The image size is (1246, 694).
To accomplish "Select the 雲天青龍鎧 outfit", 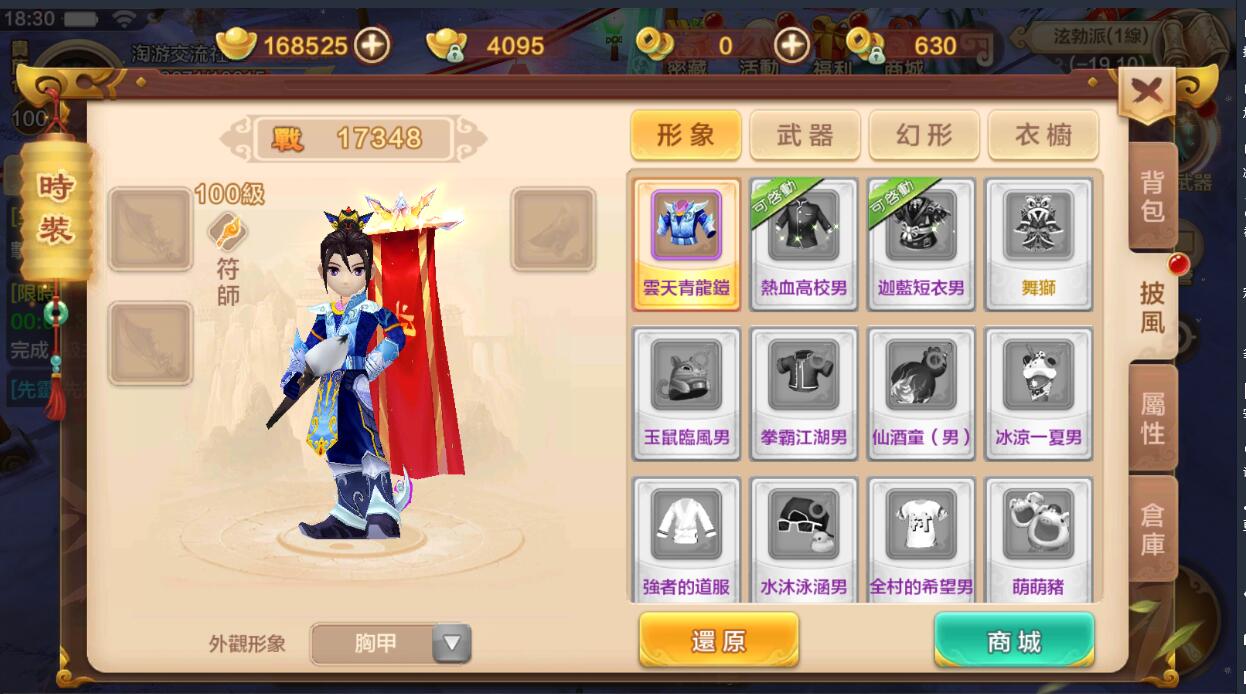I will pyautogui.click(x=686, y=244).
